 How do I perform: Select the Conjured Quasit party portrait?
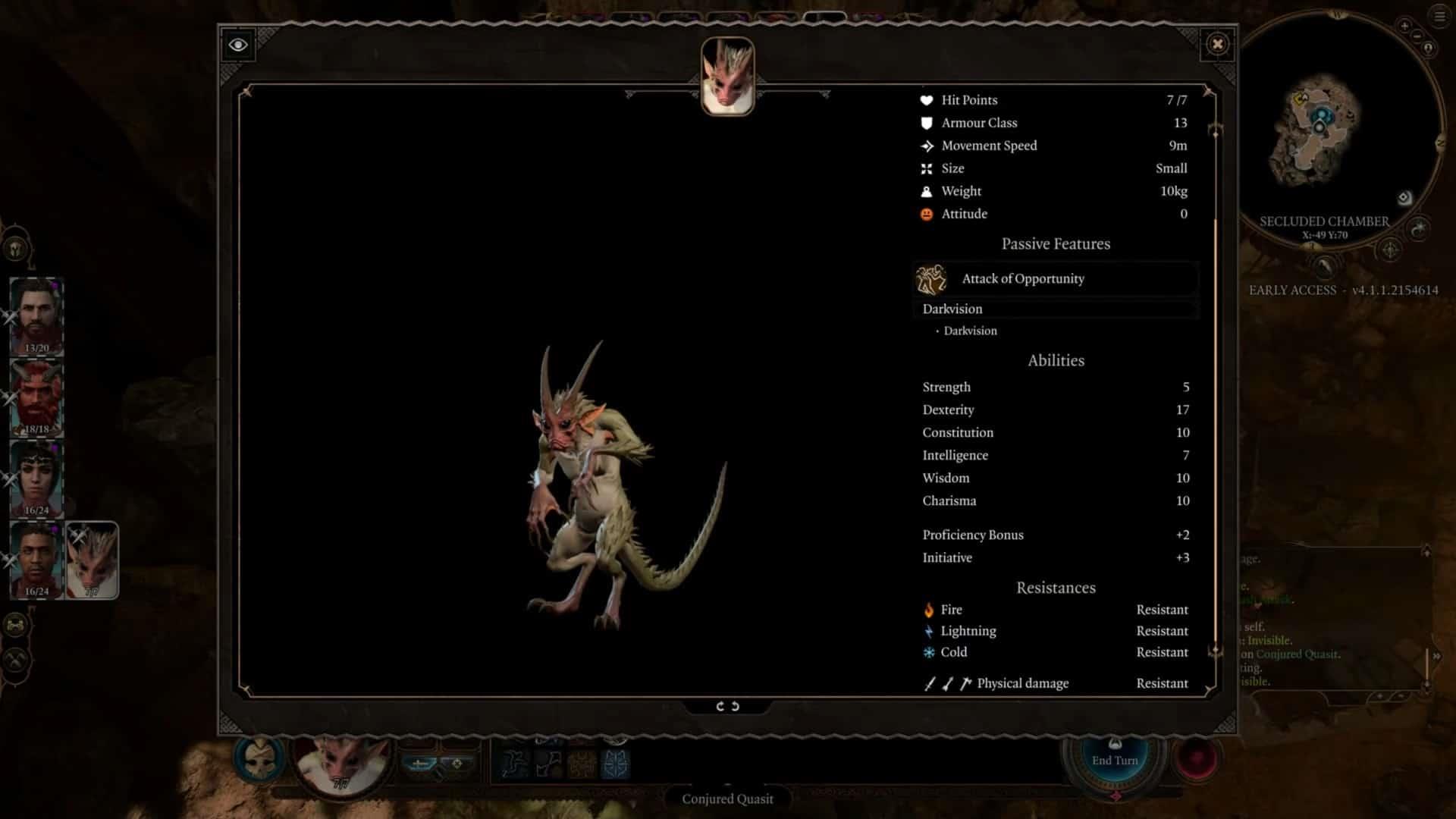(92, 560)
